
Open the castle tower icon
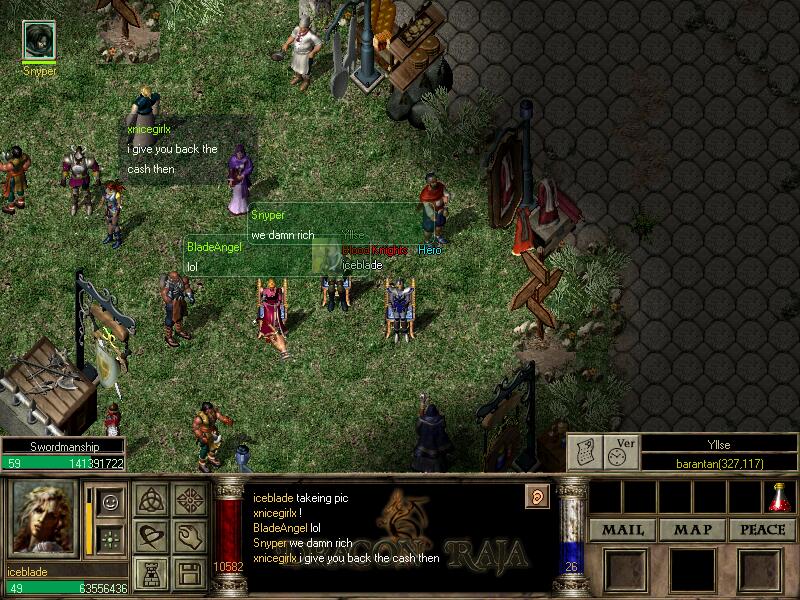click(152, 573)
